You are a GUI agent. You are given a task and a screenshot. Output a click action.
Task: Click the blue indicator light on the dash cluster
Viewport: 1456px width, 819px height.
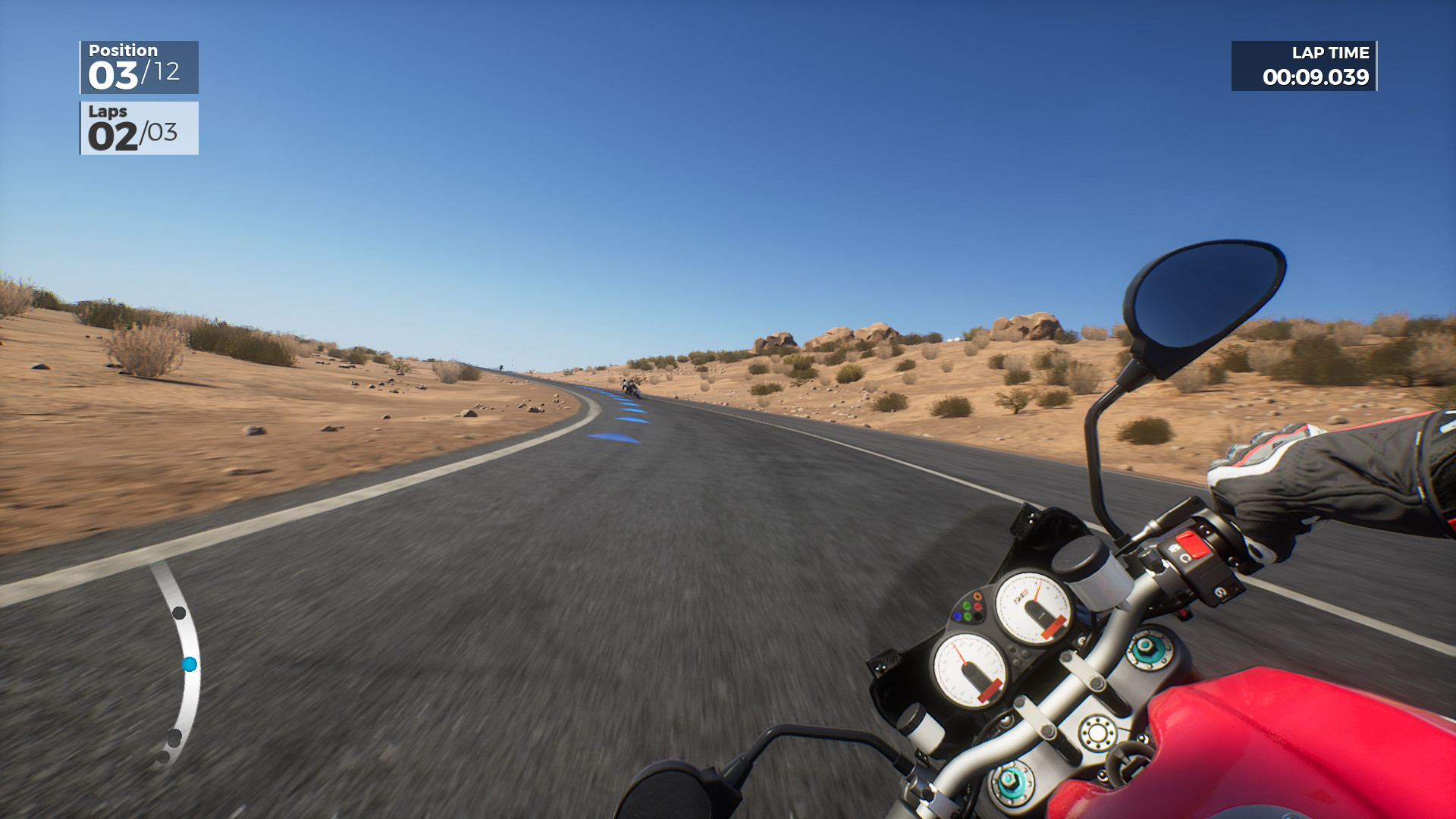pos(957,616)
